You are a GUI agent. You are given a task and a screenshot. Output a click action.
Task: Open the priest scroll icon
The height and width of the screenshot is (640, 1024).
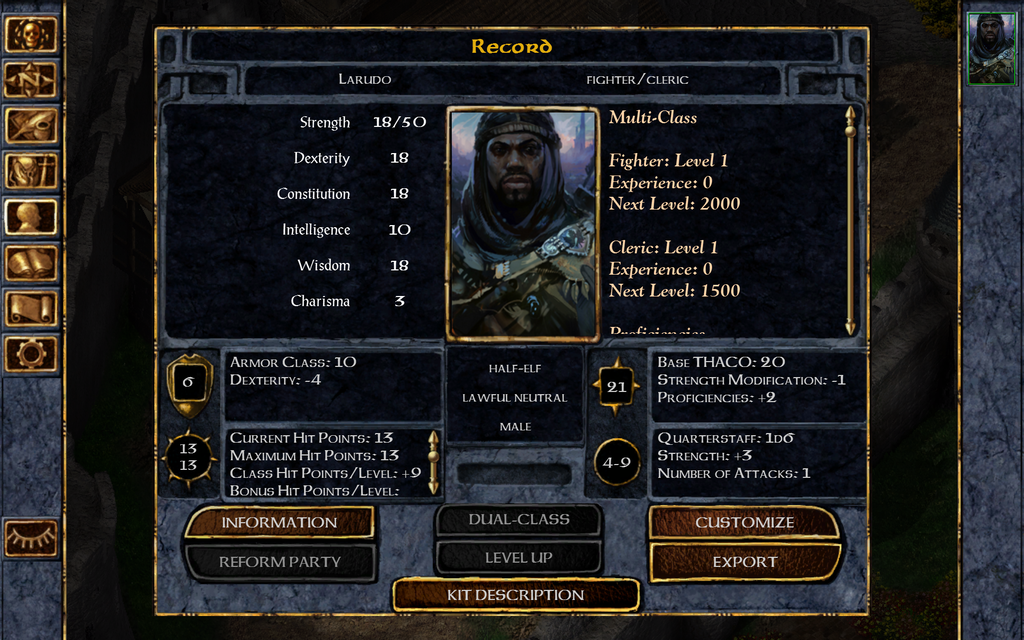[x=31, y=308]
